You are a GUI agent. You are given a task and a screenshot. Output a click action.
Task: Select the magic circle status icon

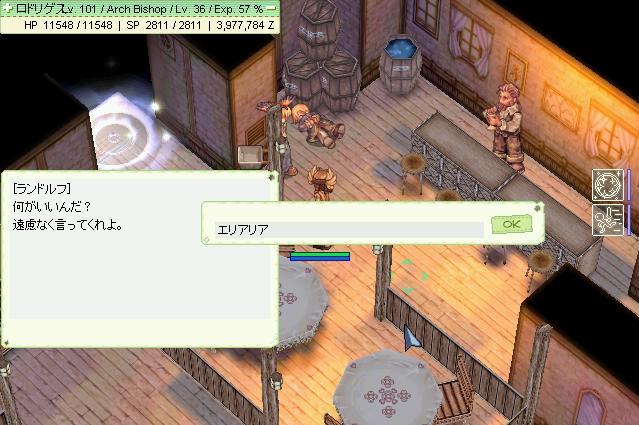click(x=606, y=185)
